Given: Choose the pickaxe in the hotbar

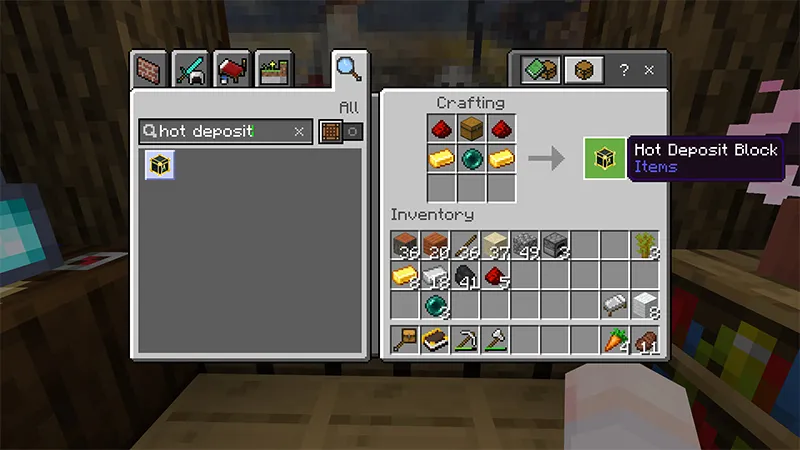Looking at the screenshot, I should pyautogui.click(x=465, y=340).
